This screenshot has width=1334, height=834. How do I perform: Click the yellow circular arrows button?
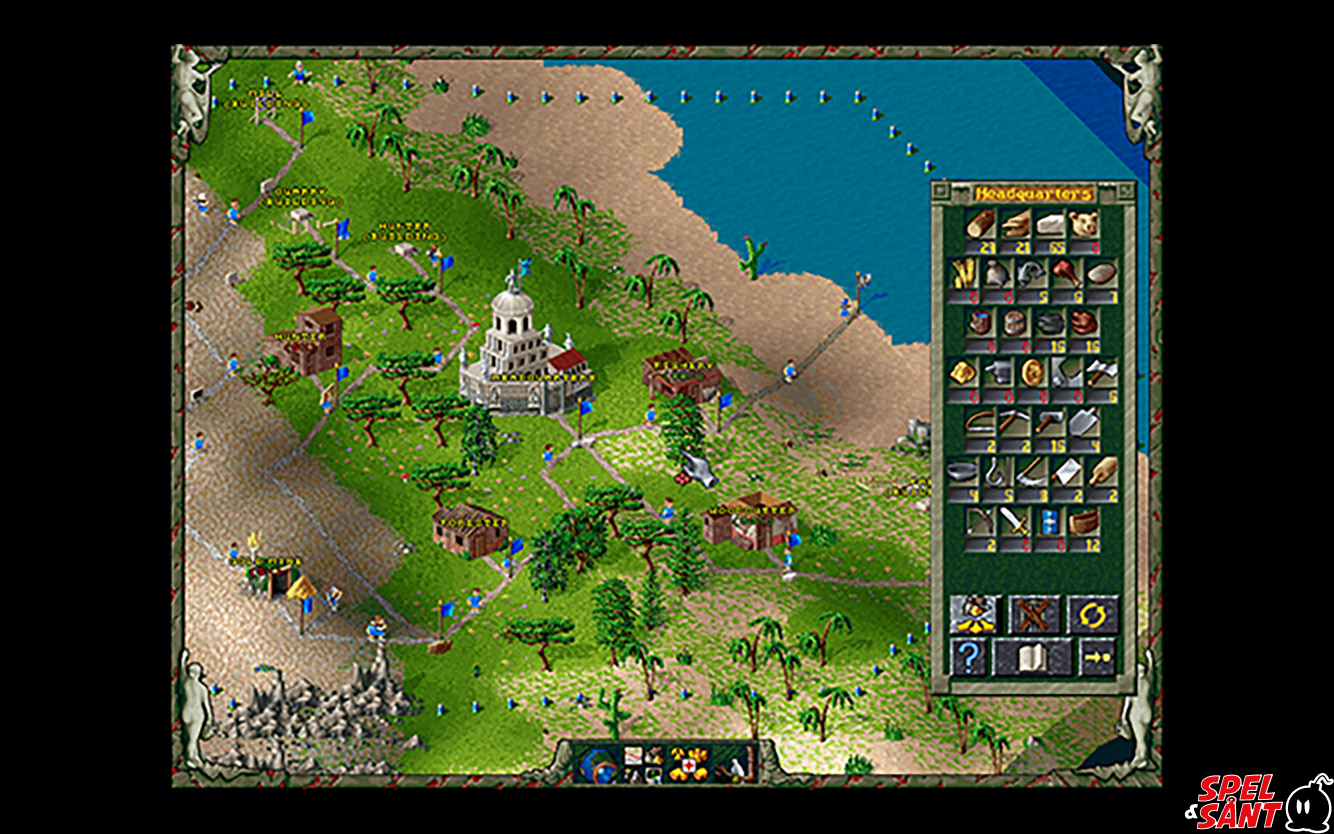1091,614
